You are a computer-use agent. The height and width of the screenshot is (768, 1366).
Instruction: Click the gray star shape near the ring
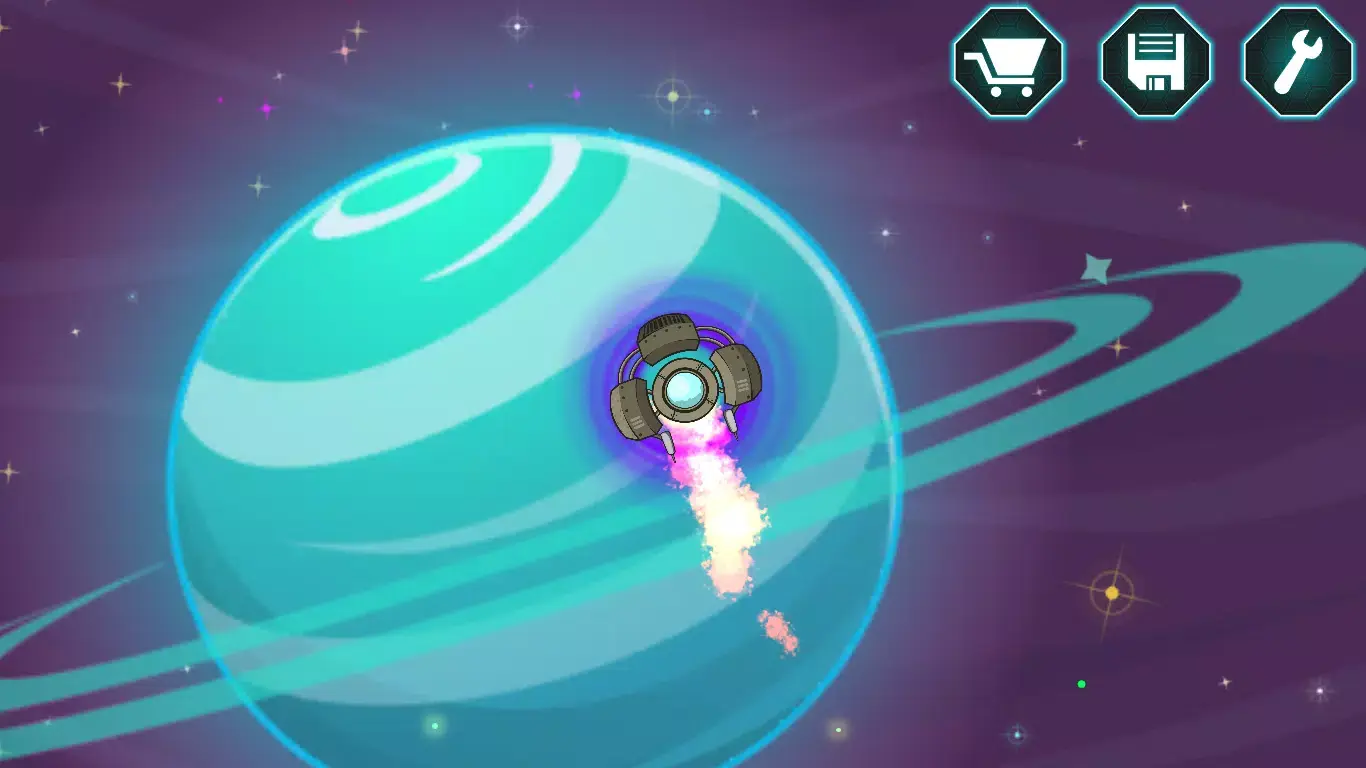click(1098, 268)
